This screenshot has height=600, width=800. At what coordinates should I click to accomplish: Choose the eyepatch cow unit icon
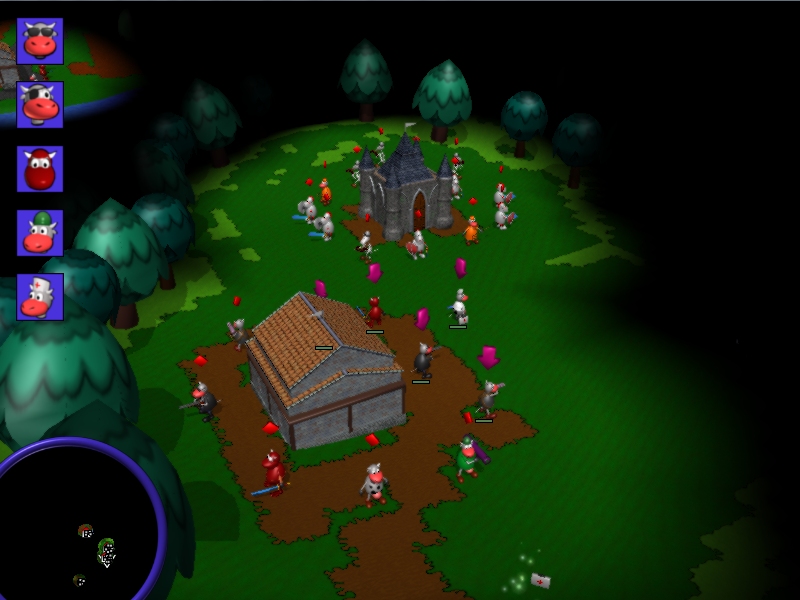[x=40, y=104]
